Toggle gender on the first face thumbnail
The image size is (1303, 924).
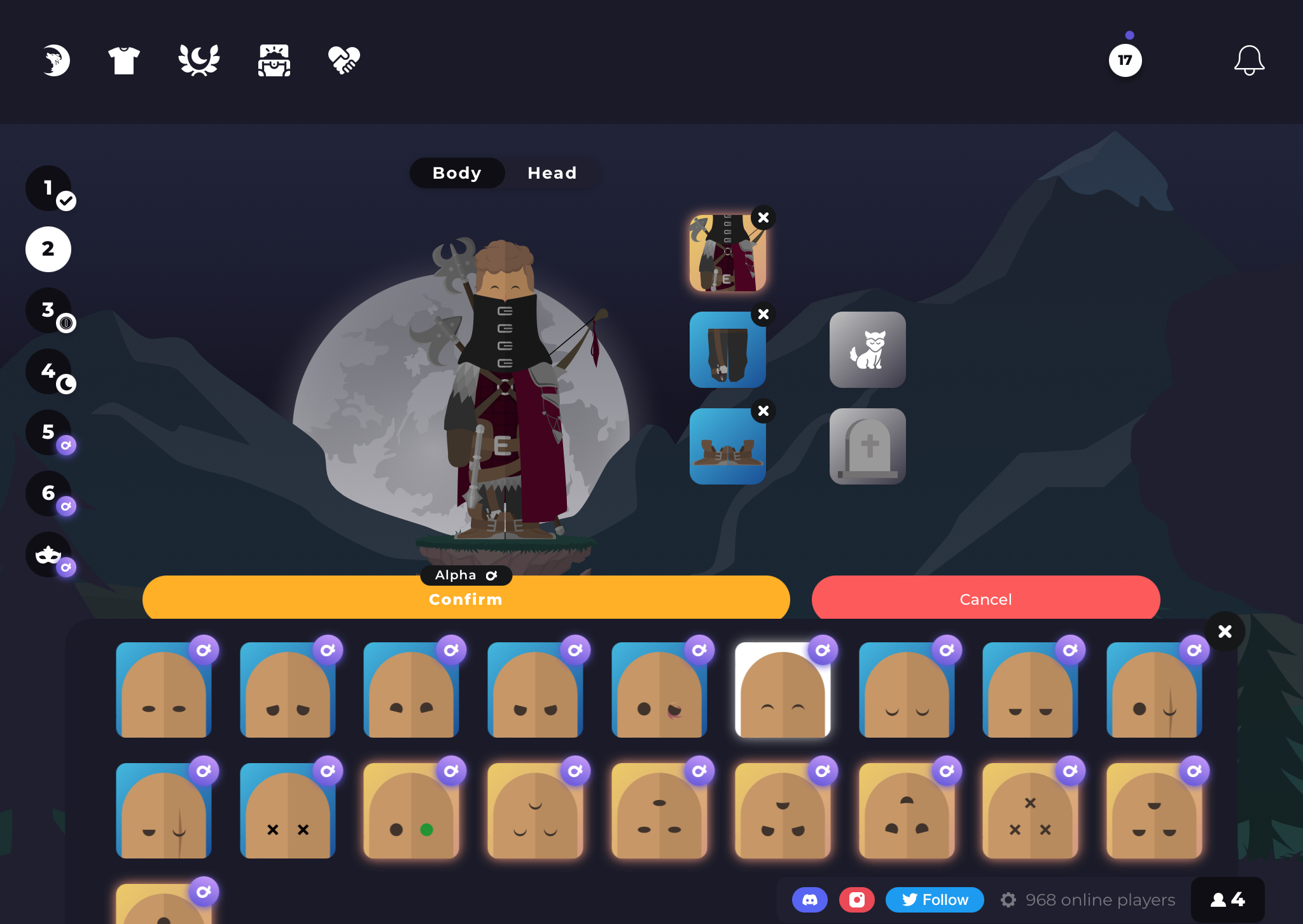205,651
